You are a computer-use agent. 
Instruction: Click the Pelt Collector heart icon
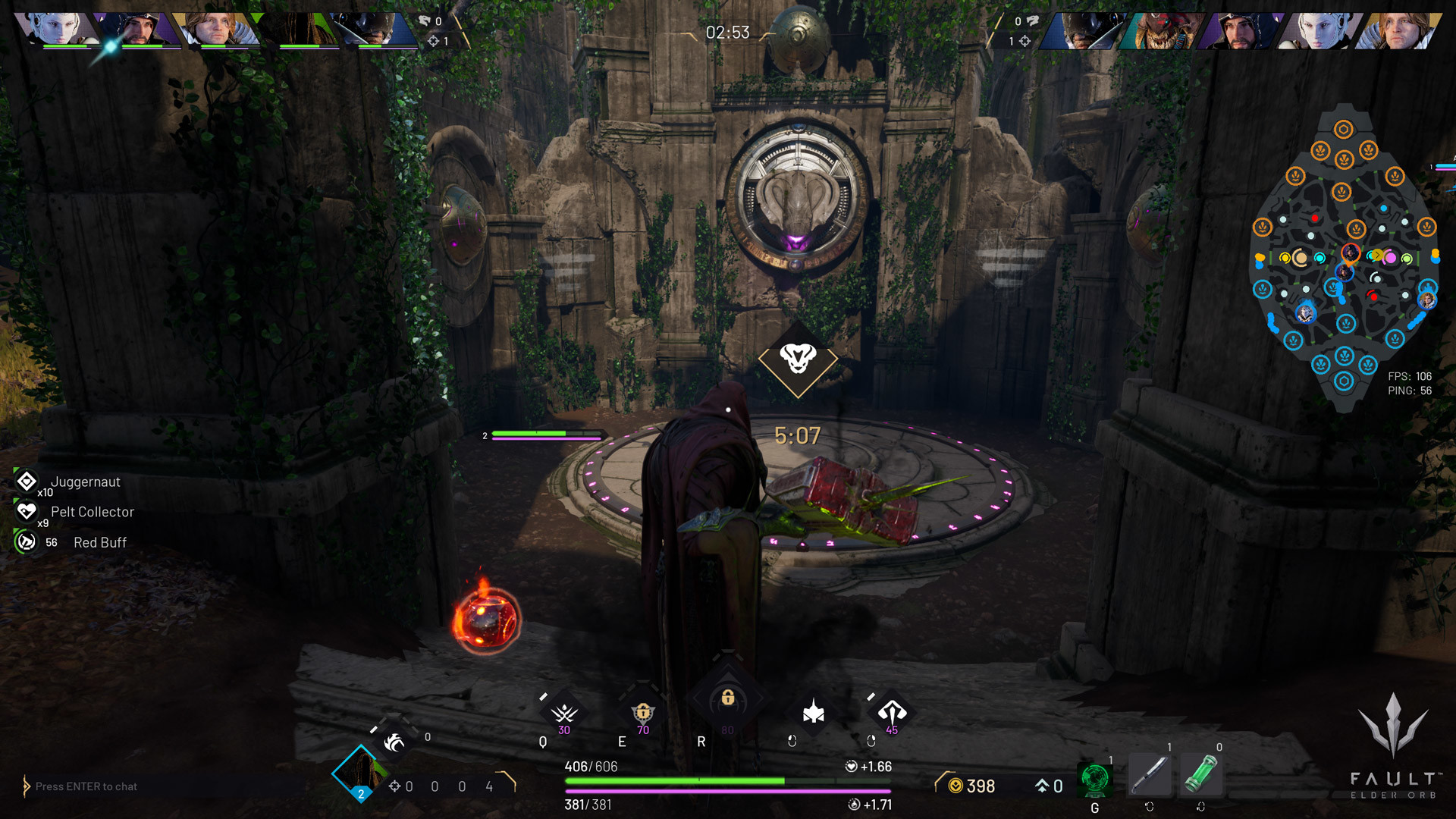25,511
